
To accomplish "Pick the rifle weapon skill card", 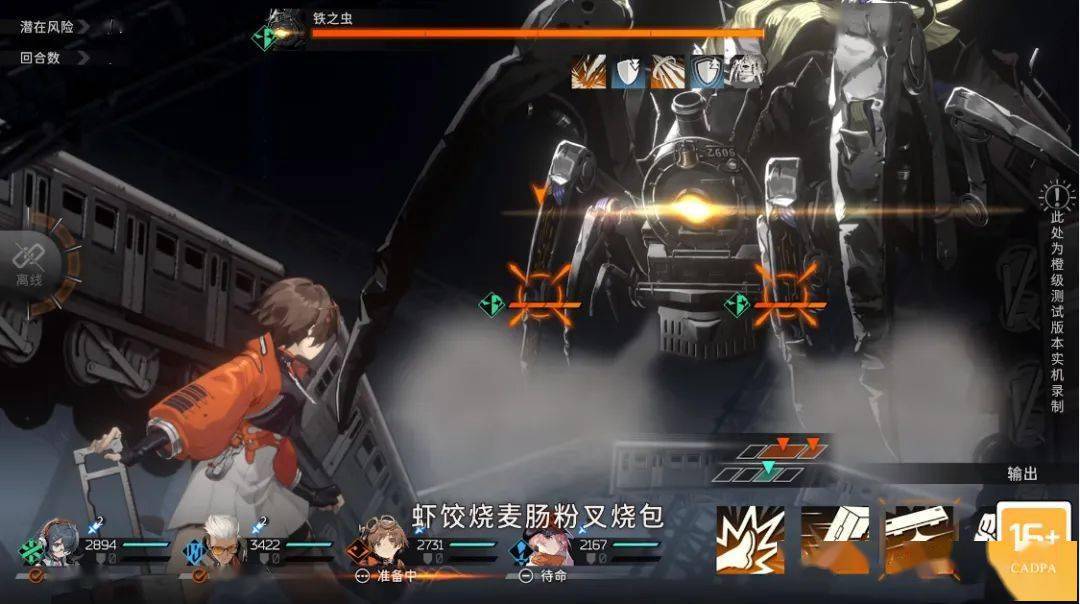I will pyautogui.click(x=918, y=541).
